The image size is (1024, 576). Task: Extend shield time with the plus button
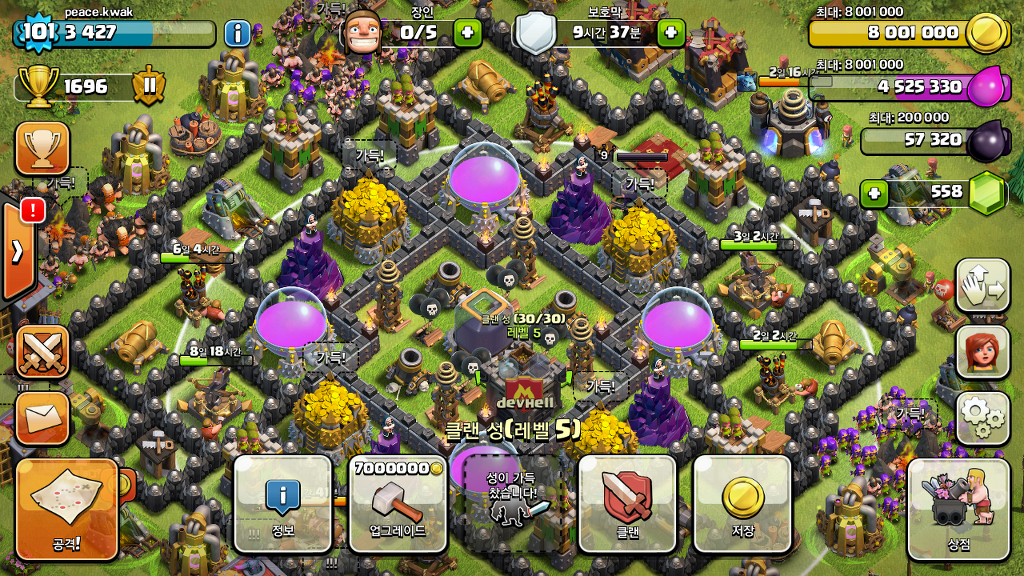point(670,33)
